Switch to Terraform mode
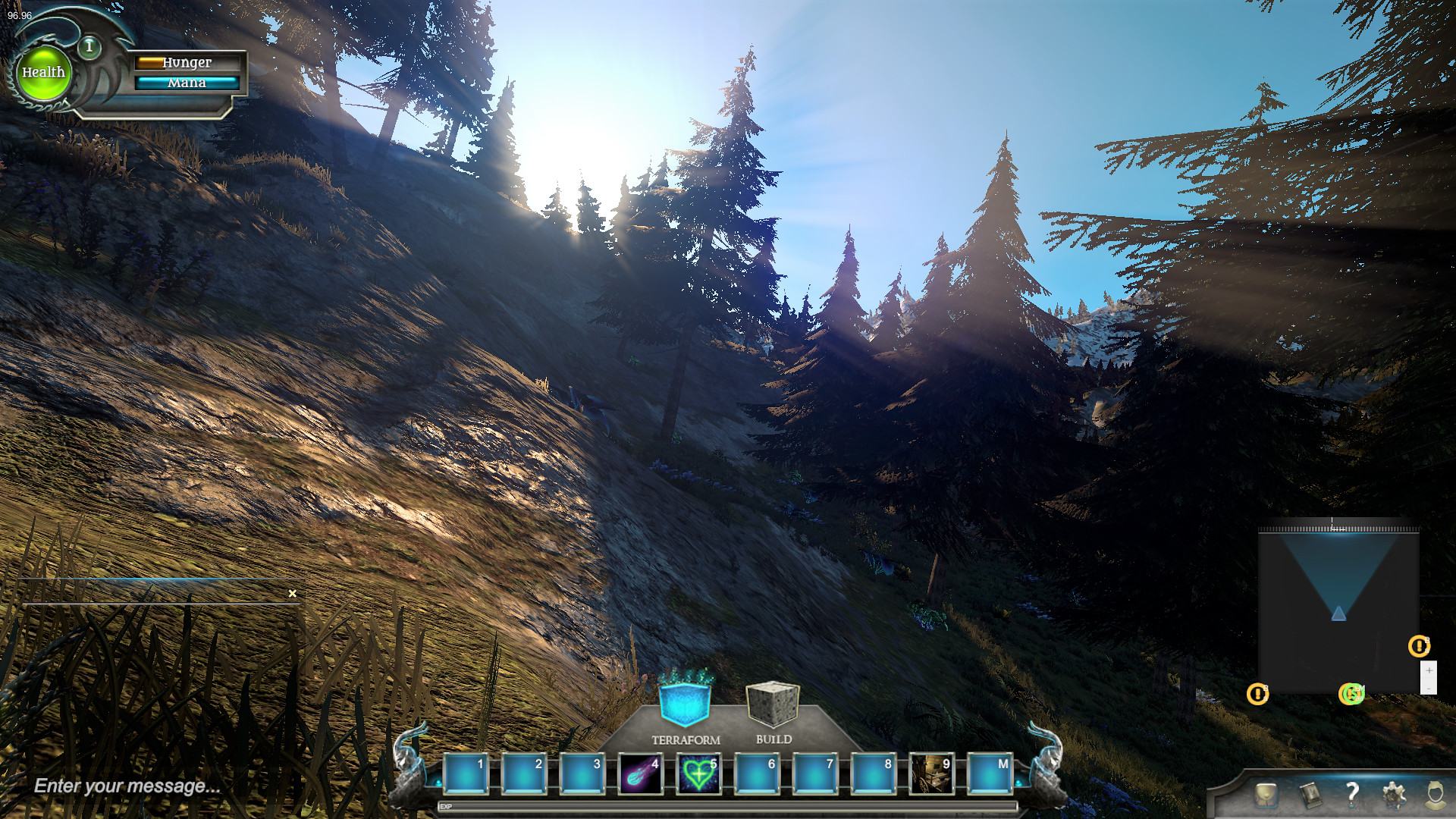Image resolution: width=1456 pixels, height=819 pixels. coord(685,705)
